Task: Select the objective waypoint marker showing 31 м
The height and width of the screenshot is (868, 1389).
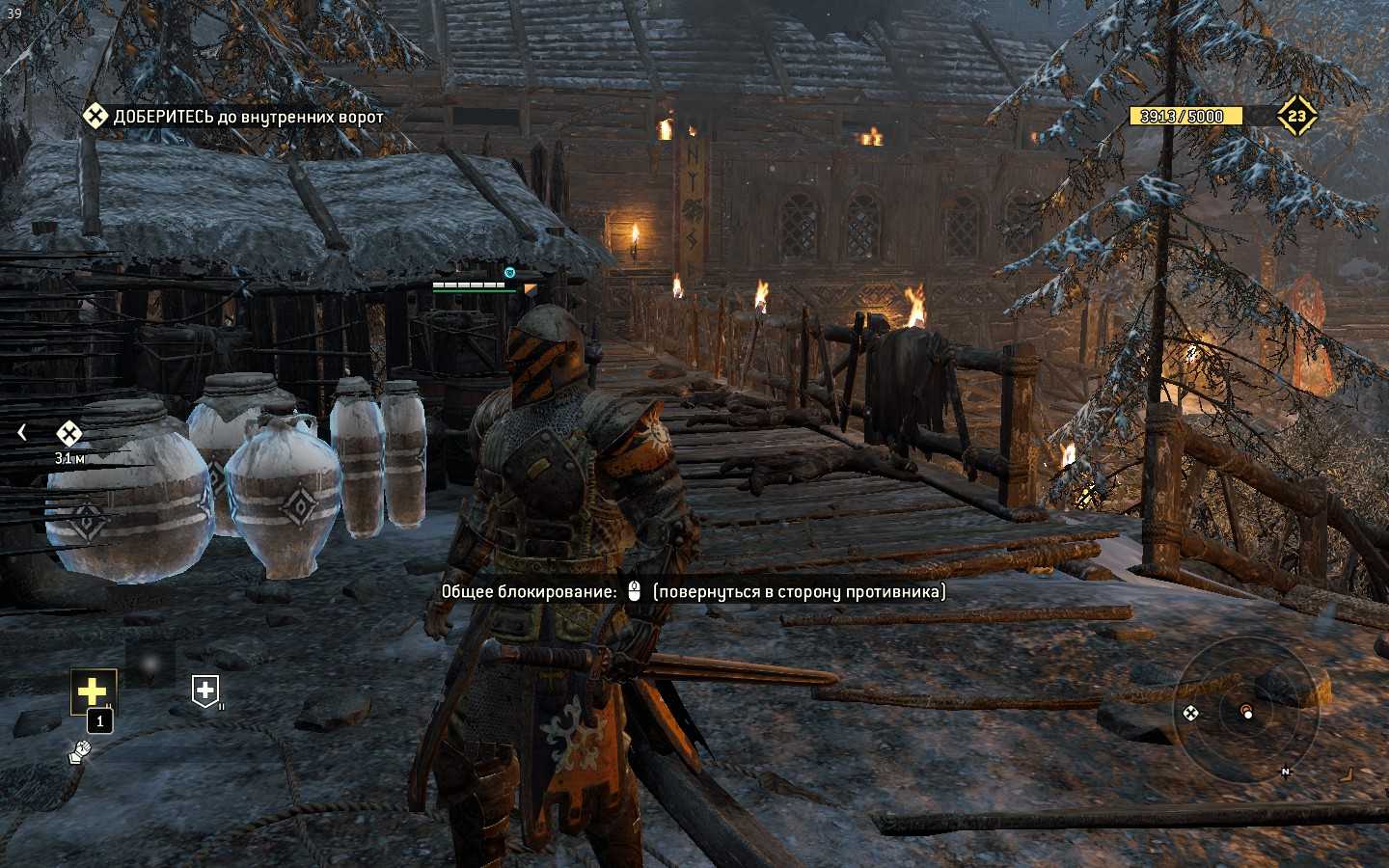Action: click(68, 434)
